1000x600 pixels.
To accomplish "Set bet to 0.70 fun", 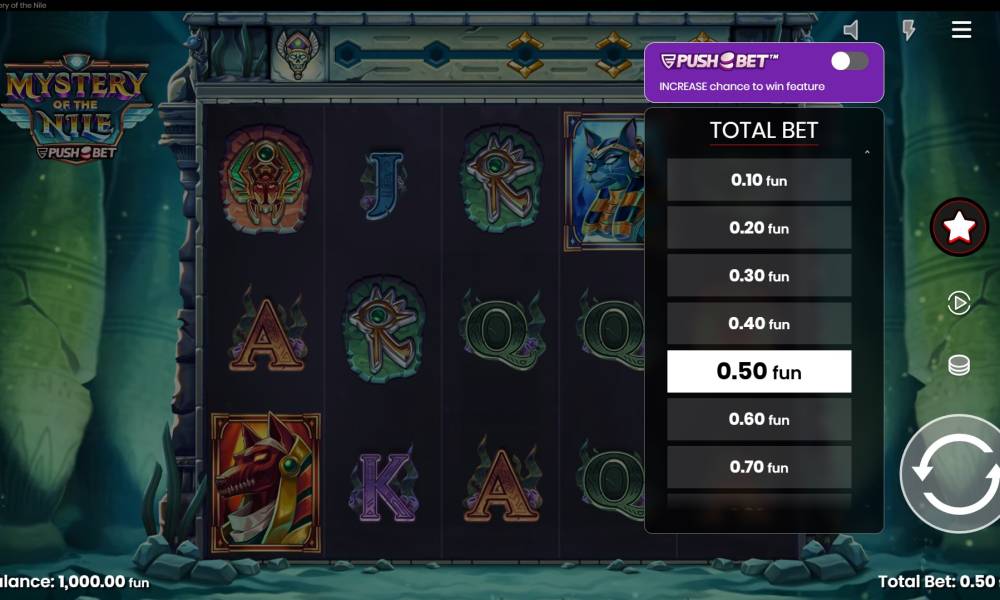I will coord(759,467).
